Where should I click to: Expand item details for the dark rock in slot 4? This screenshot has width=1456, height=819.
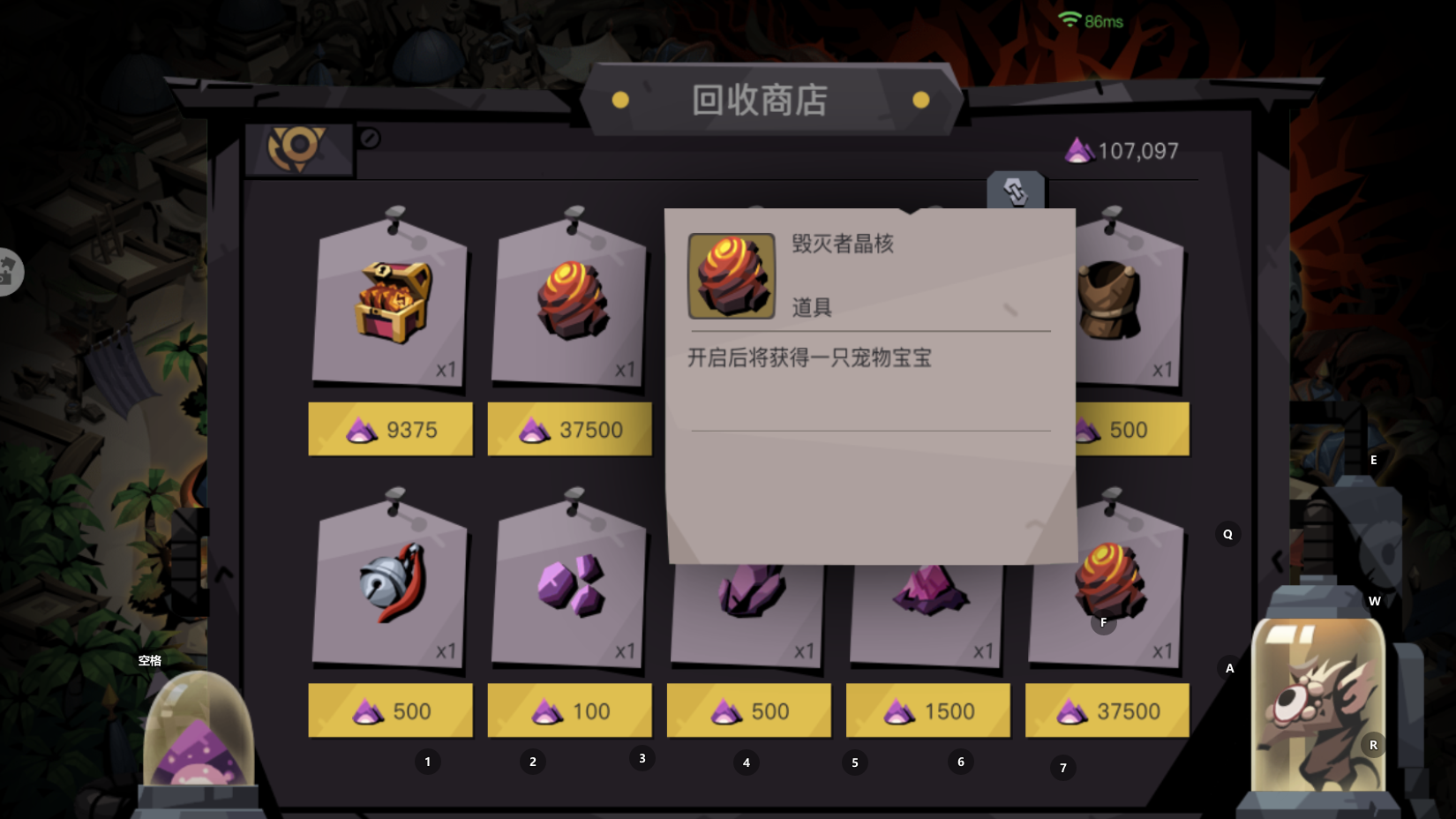(747, 584)
